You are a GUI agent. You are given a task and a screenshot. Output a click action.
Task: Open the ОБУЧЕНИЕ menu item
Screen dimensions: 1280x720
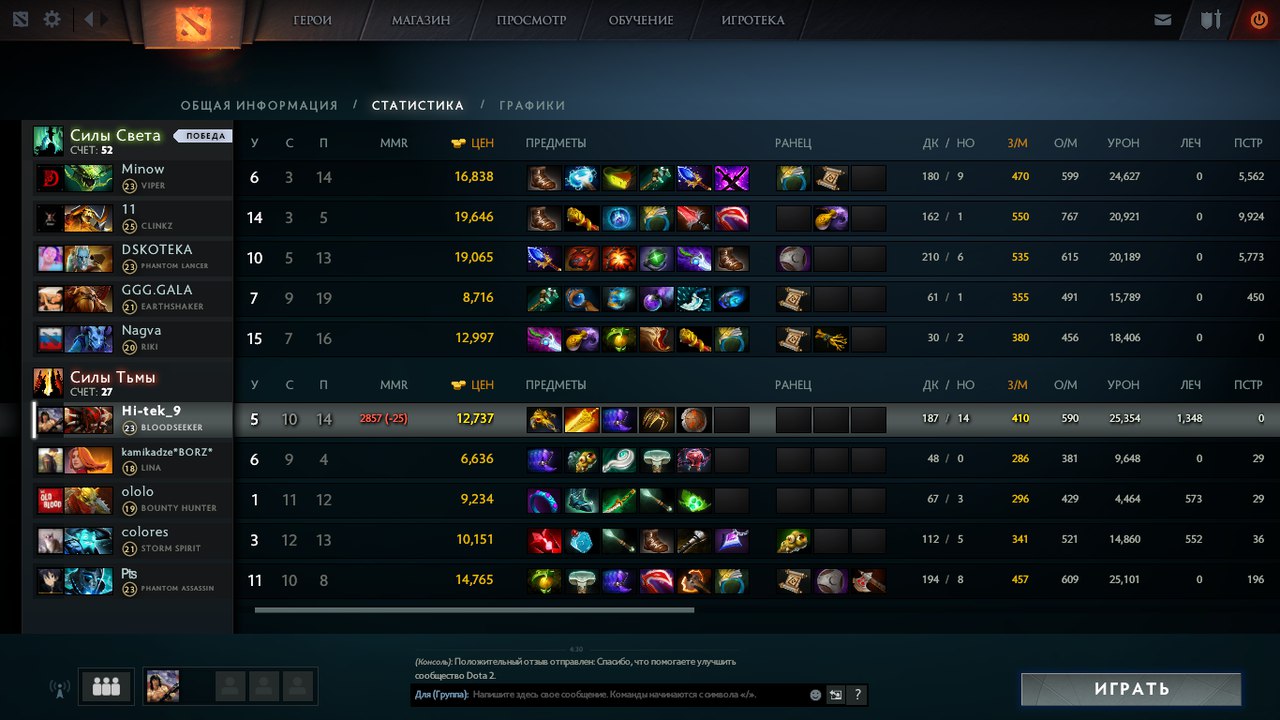tap(640, 19)
